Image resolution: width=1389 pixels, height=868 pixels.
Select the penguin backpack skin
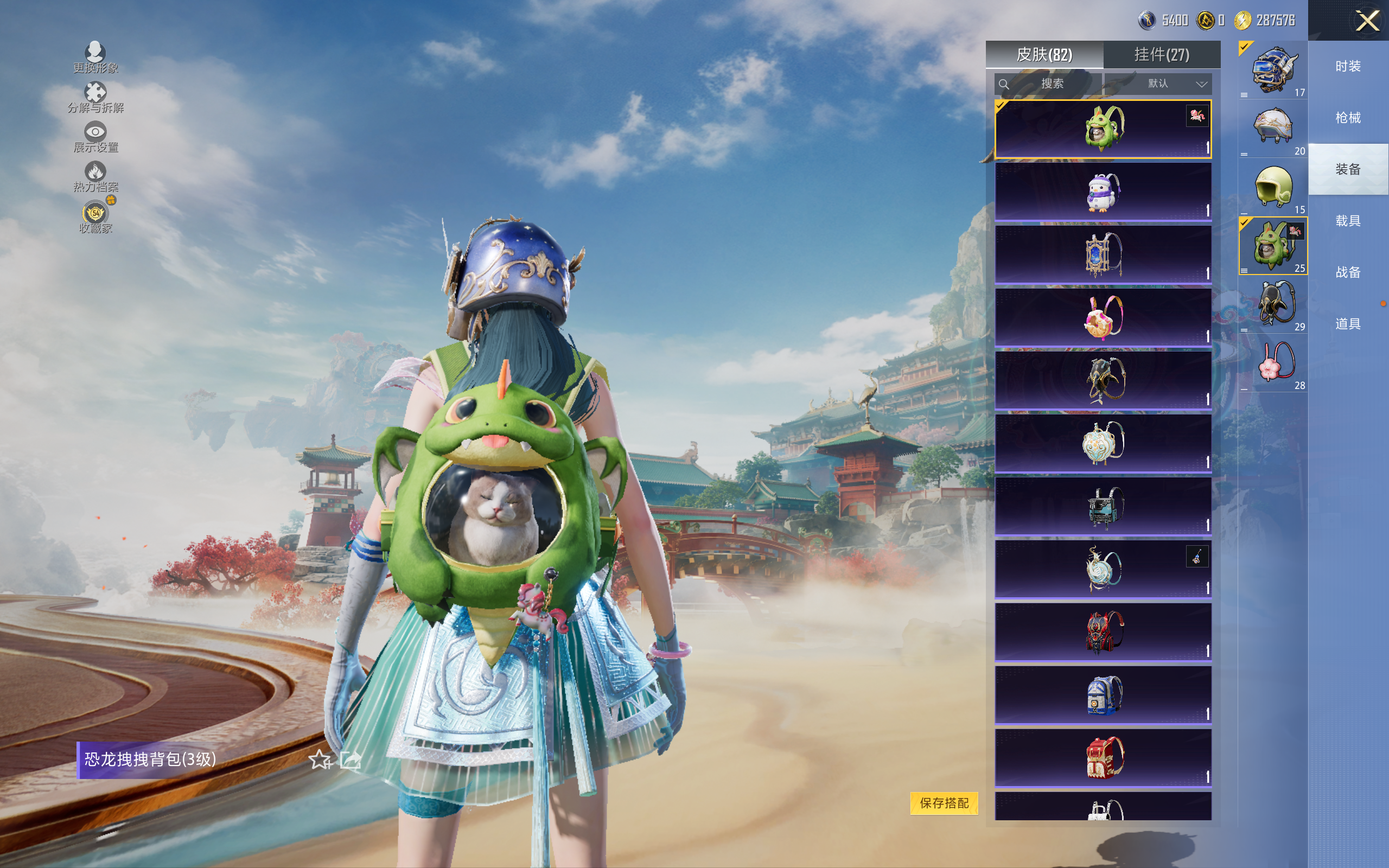click(1103, 192)
